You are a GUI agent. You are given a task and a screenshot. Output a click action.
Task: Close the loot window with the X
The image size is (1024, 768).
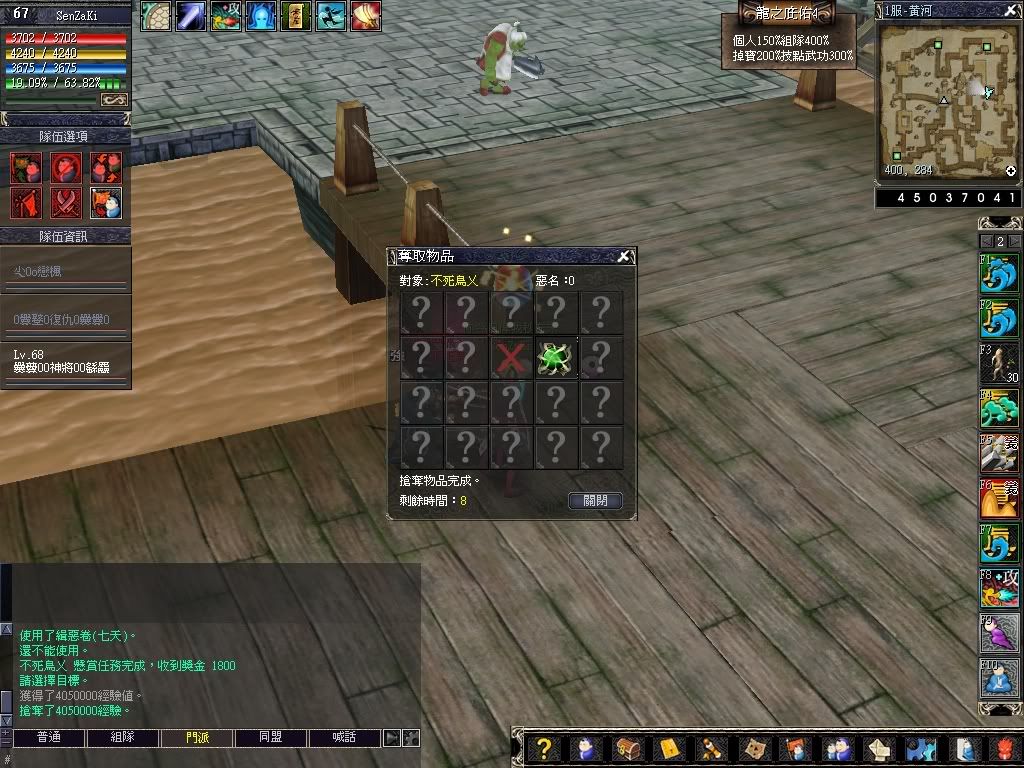click(624, 257)
